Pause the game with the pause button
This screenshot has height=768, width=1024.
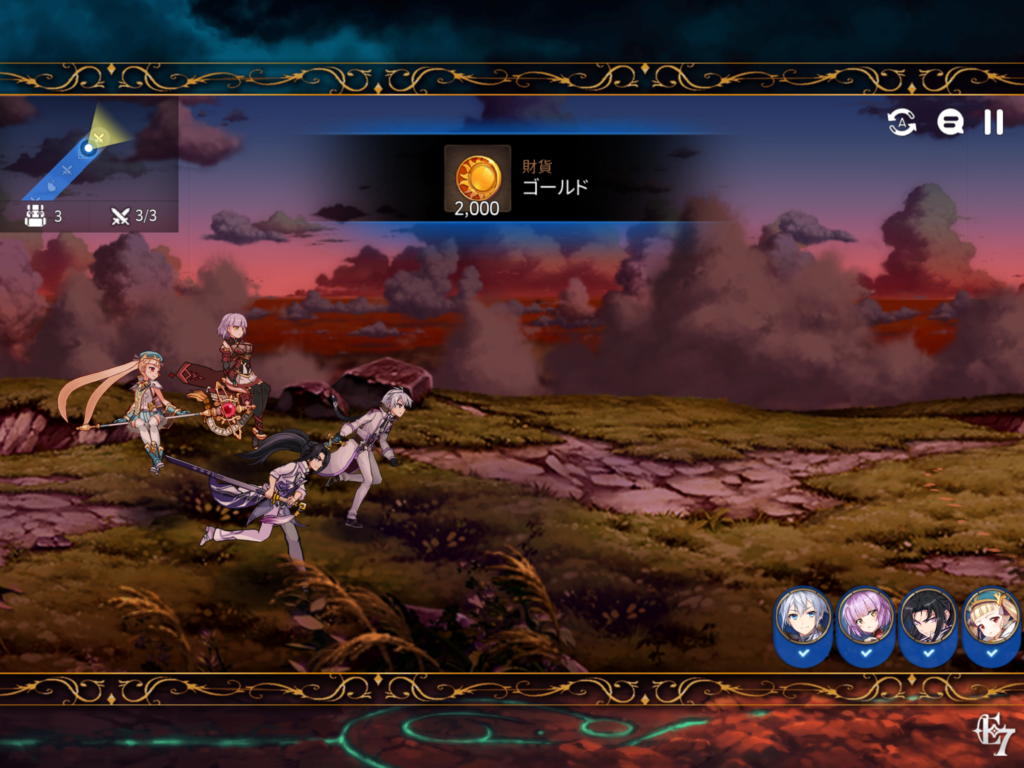tap(993, 122)
